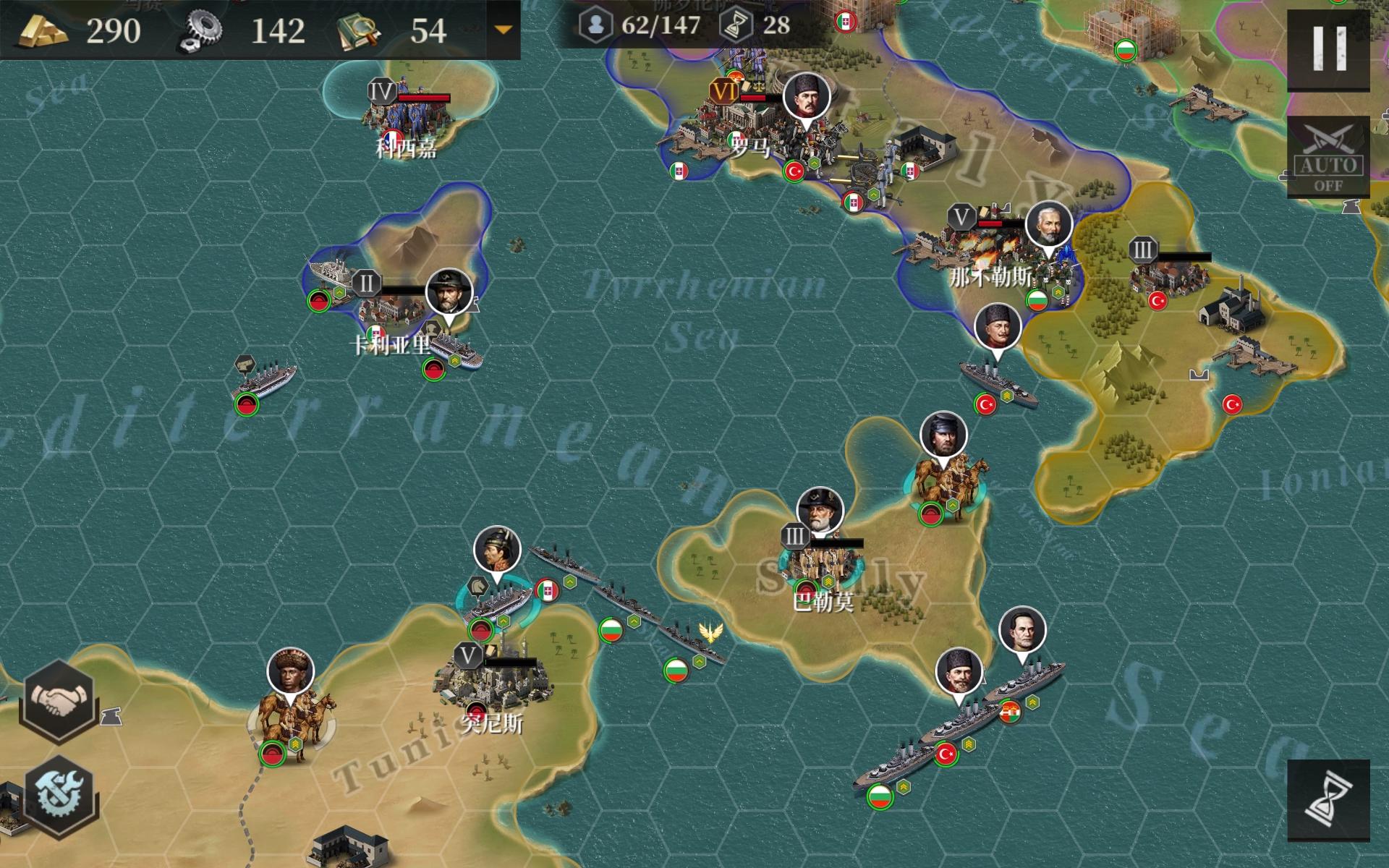
Task: Toggle the AUTO battle button
Action: coord(1328,158)
